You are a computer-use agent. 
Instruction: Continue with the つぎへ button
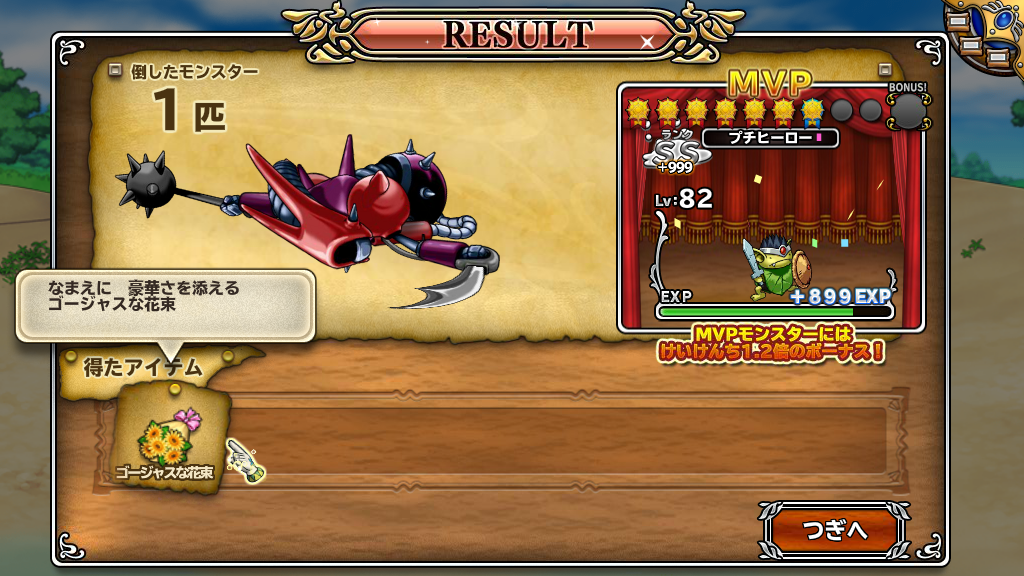(834, 530)
